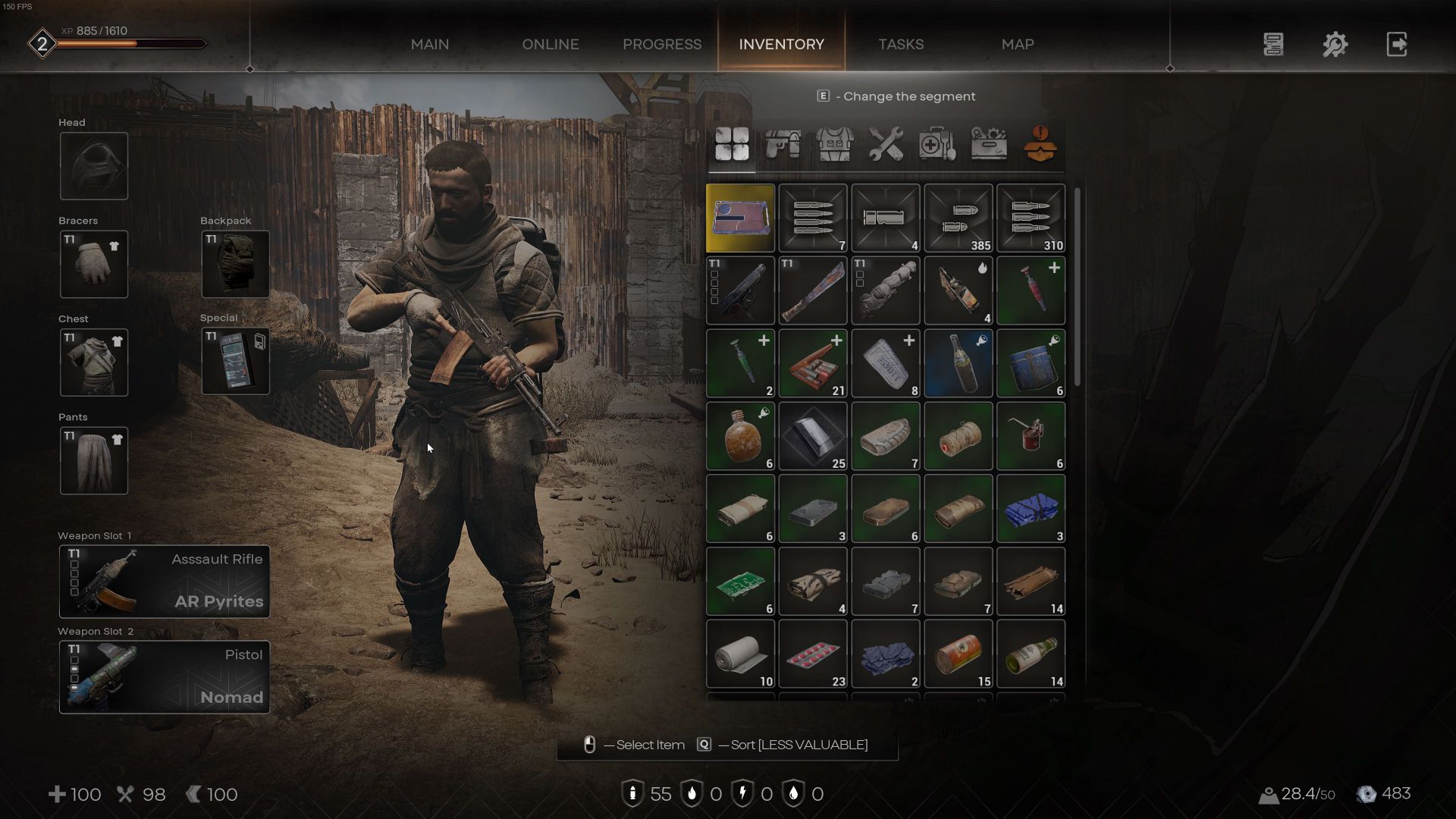Screen dimensions: 1456x819
Task: Select the bracers glove slot
Action: pyautogui.click(x=94, y=264)
